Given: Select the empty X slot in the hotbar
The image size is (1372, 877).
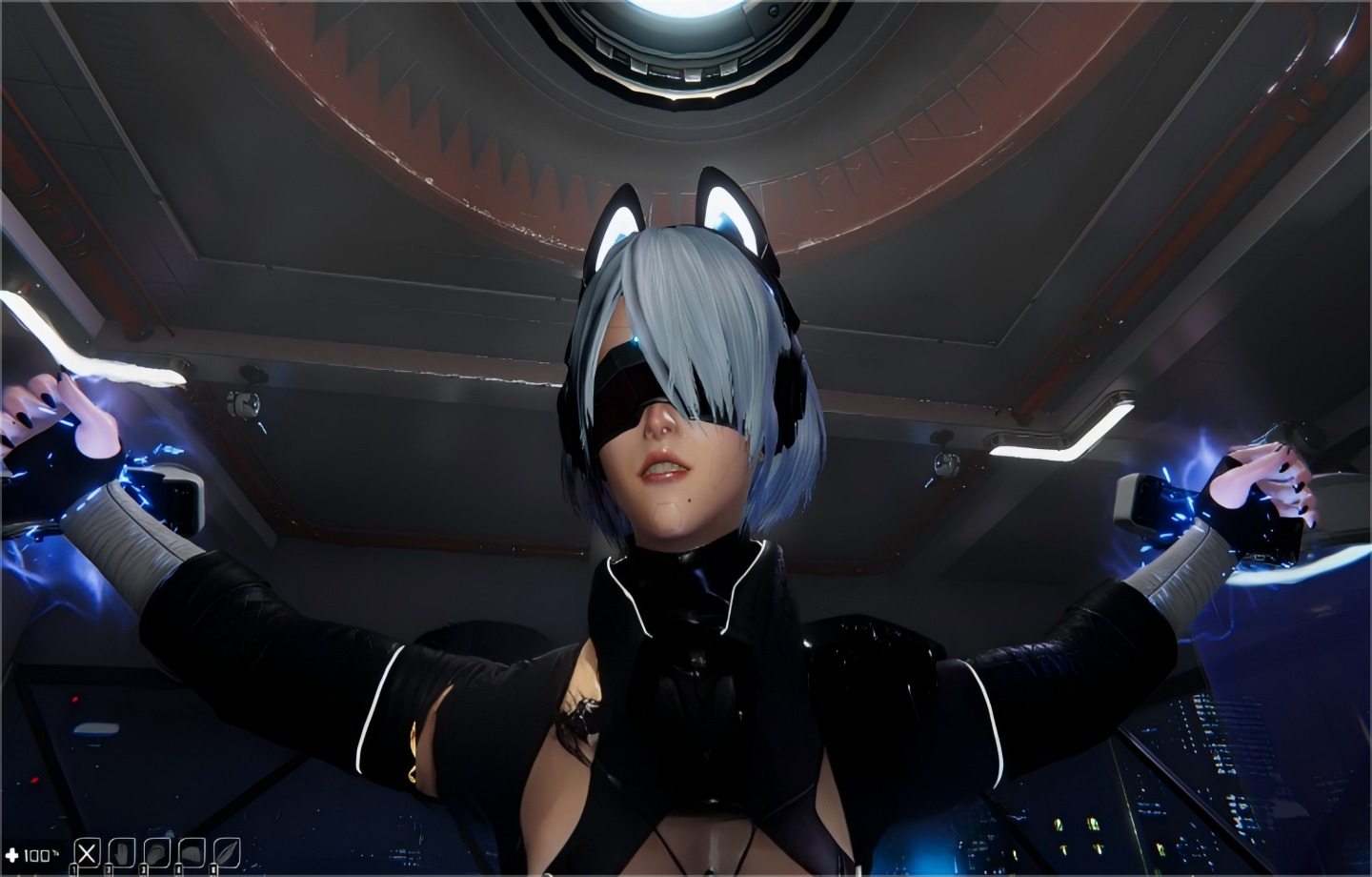Looking at the screenshot, I should pyautogui.click(x=88, y=851).
